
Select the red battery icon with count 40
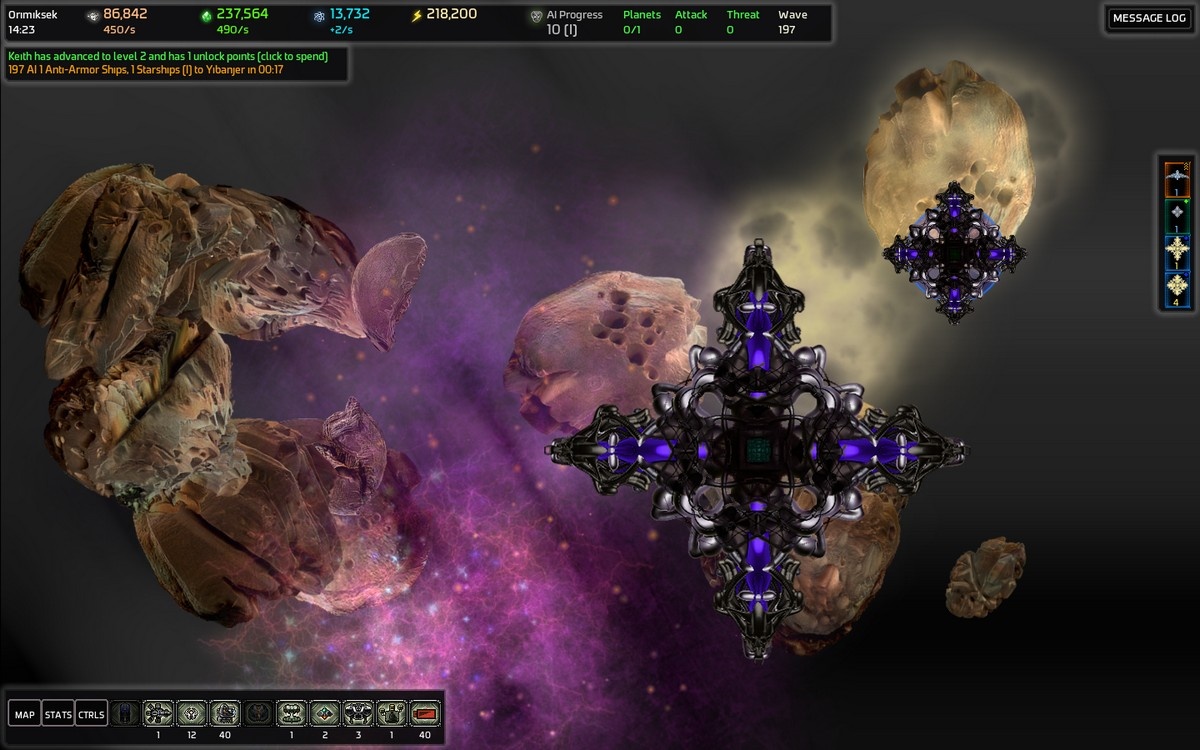(425, 713)
